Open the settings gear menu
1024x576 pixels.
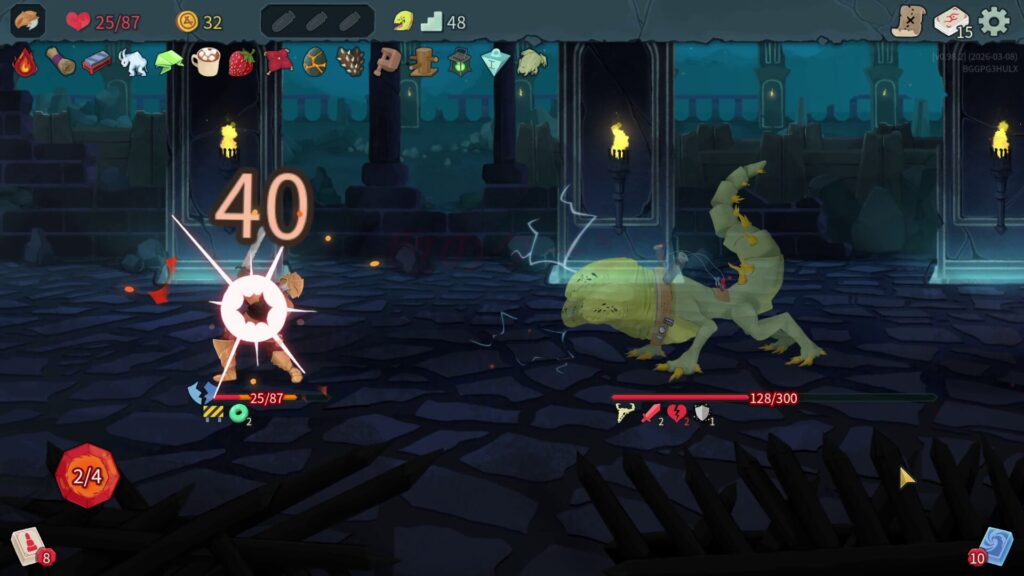tap(993, 21)
